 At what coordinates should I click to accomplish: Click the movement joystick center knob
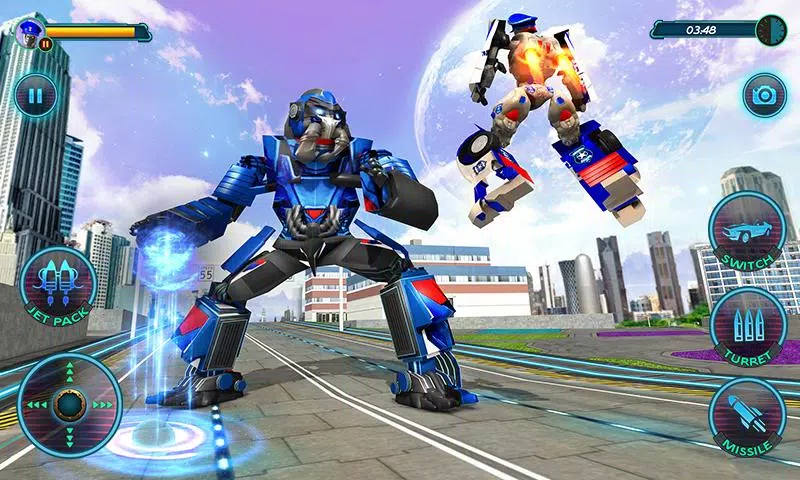pyautogui.click(x=68, y=405)
